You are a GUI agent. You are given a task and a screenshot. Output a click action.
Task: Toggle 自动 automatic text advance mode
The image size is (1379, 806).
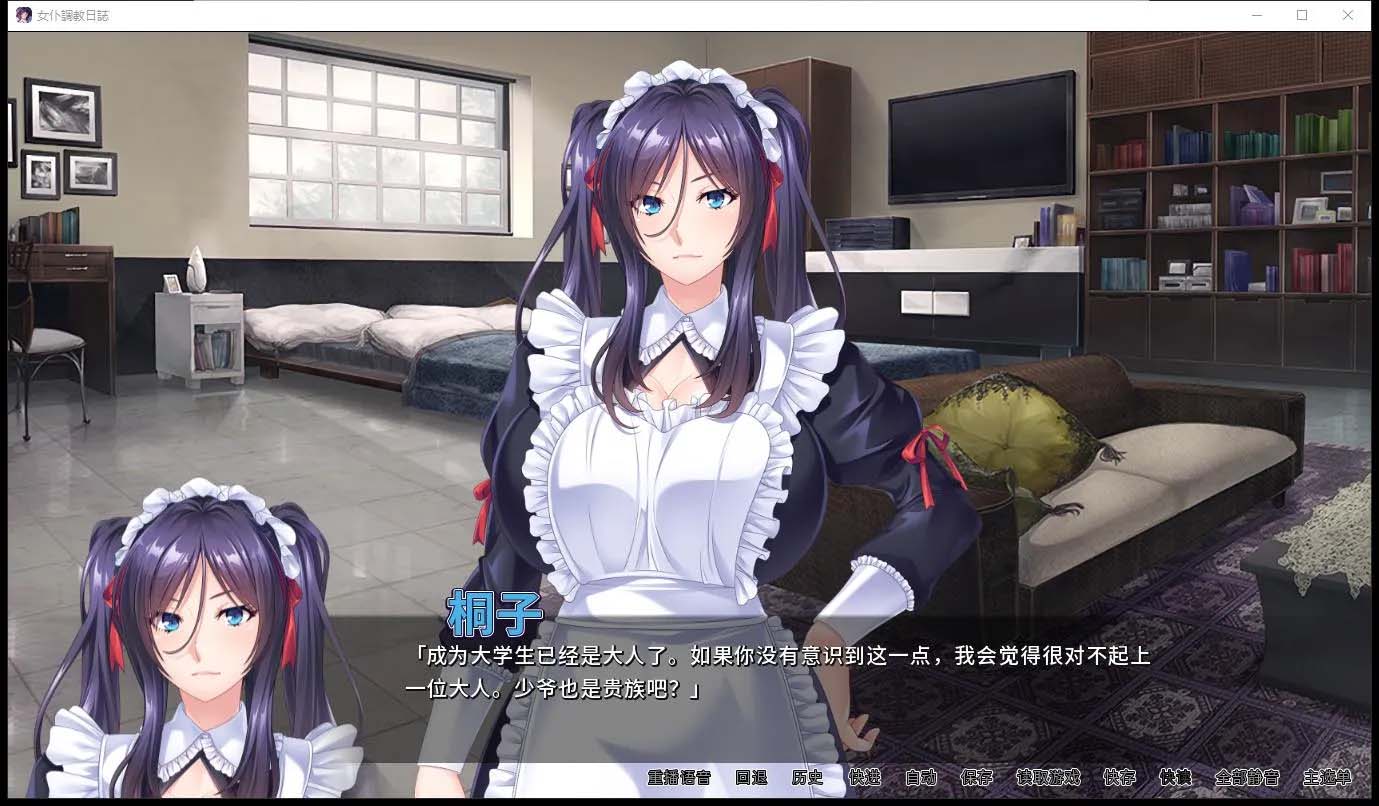click(920, 777)
